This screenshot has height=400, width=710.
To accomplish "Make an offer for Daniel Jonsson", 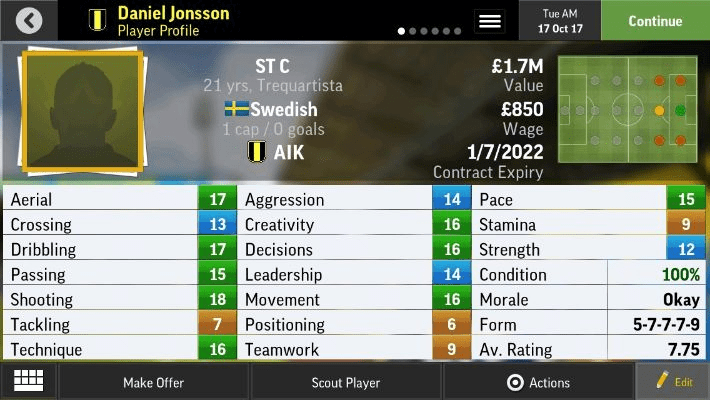I will tap(153, 382).
